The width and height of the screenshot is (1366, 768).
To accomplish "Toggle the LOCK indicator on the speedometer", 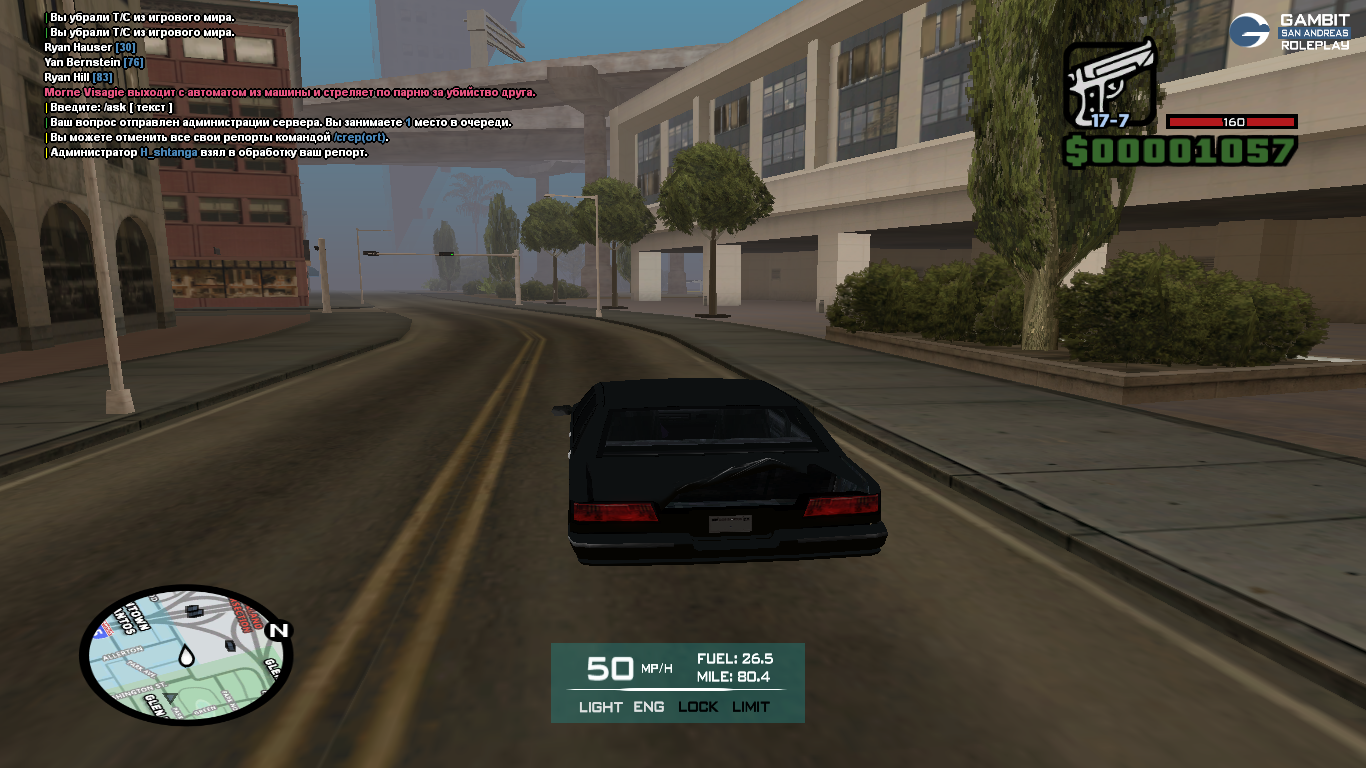I will (698, 707).
